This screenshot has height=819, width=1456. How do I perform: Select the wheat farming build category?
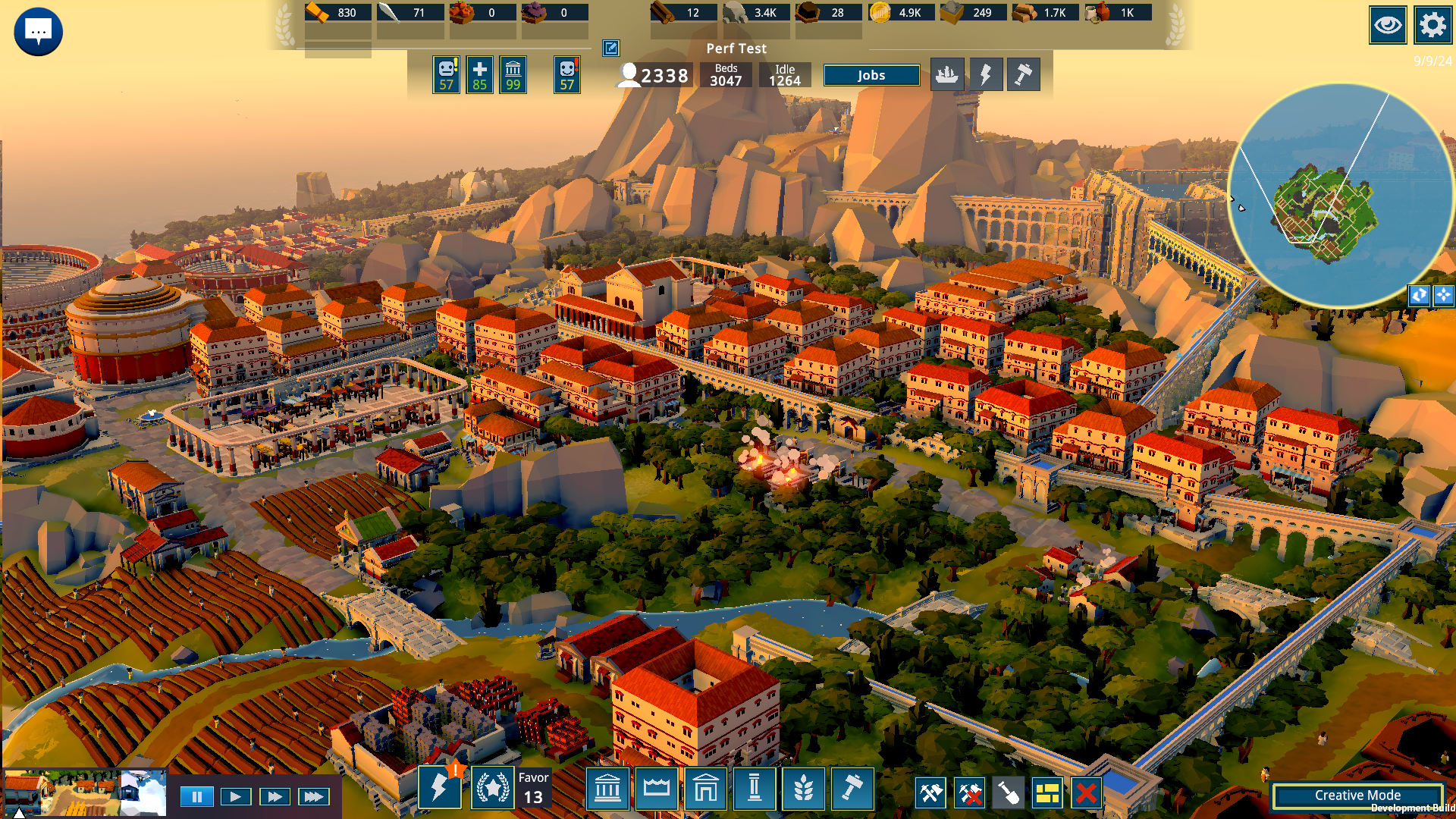click(803, 789)
